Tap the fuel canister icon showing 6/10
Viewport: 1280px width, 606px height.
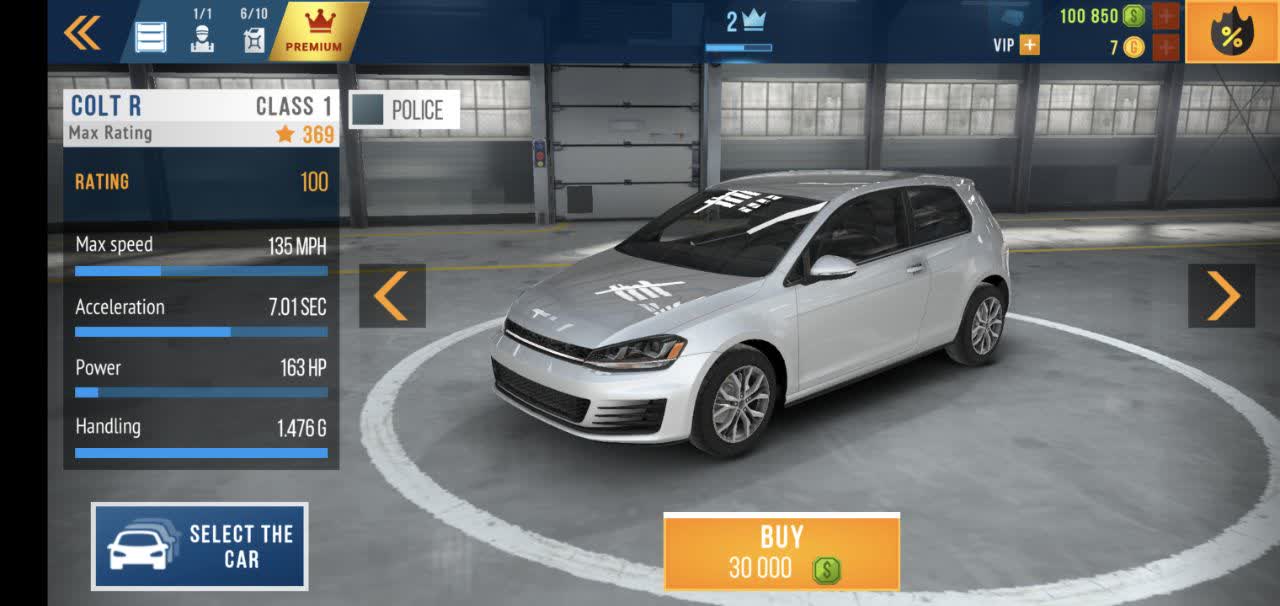[254, 38]
